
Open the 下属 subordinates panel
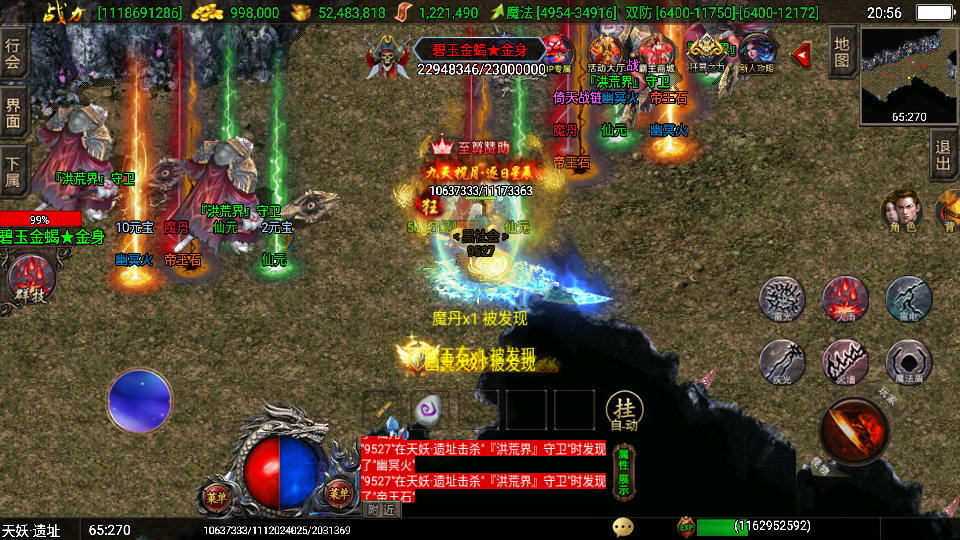pos(14,172)
